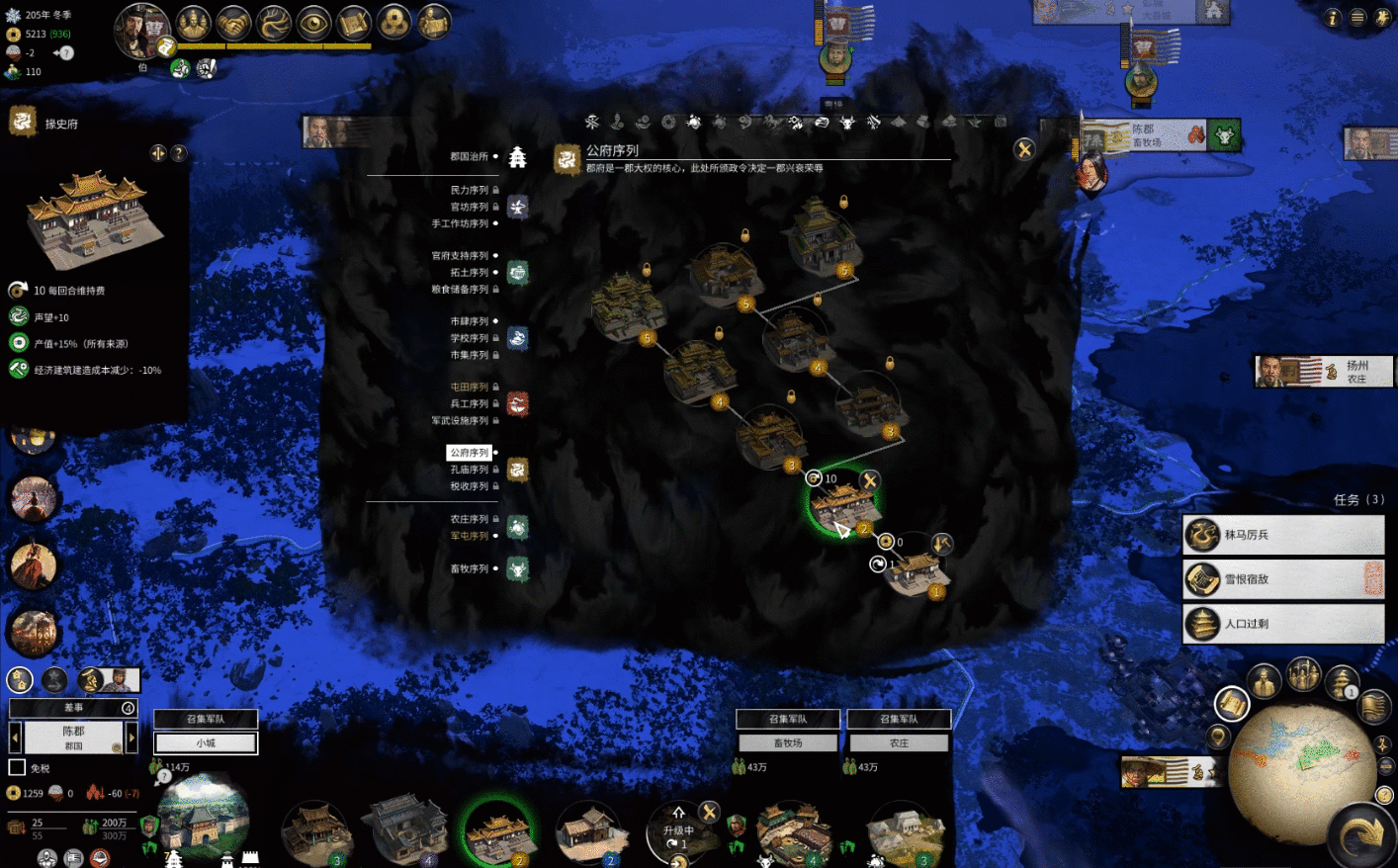Select the 军屯序列 building chain
This screenshot has width=1398, height=868.
click(x=470, y=536)
